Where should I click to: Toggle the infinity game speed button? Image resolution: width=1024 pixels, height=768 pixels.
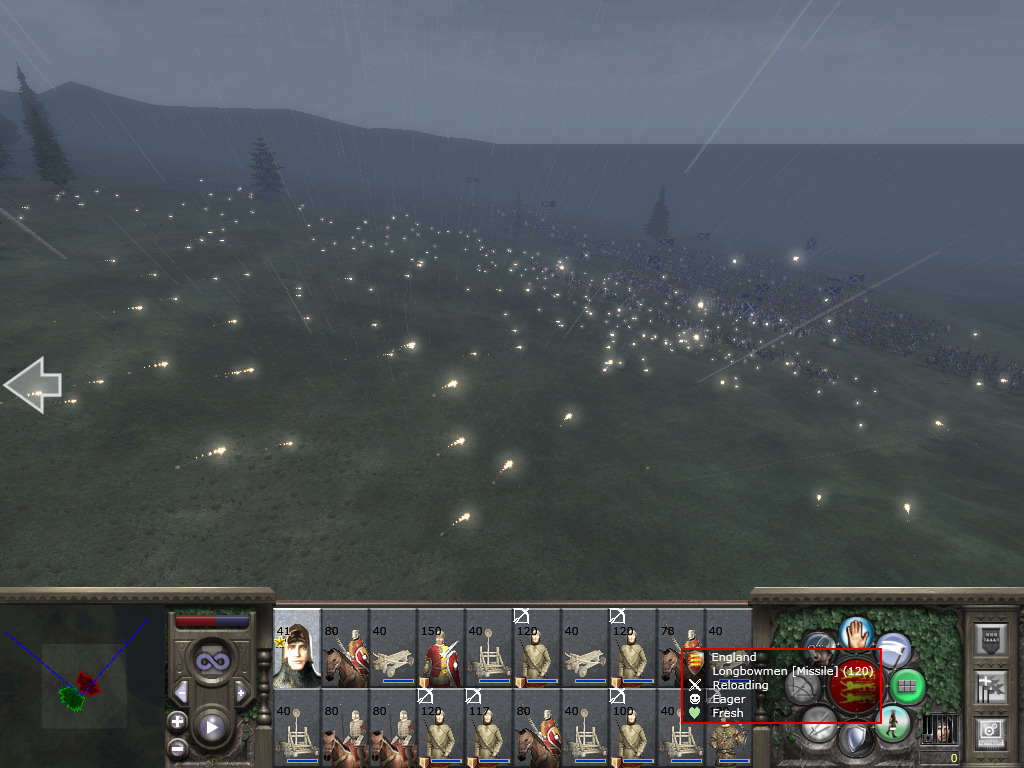211,659
